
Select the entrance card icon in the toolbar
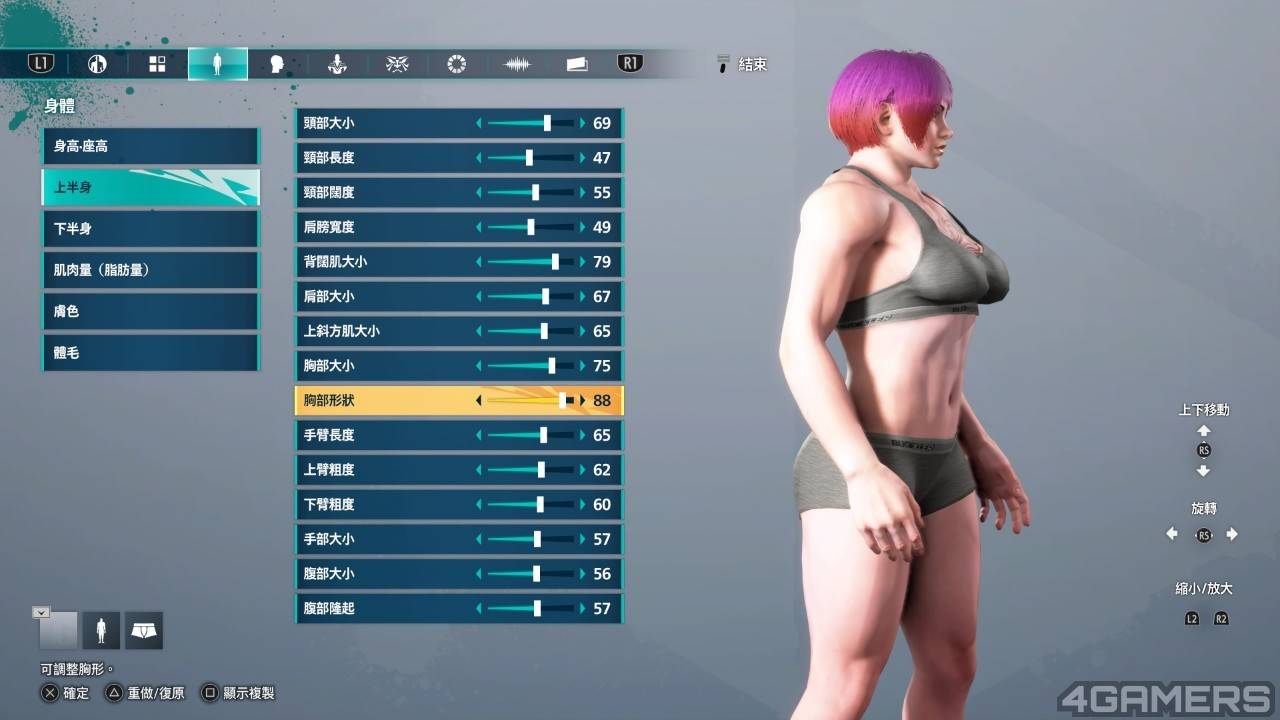click(x=577, y=63)
